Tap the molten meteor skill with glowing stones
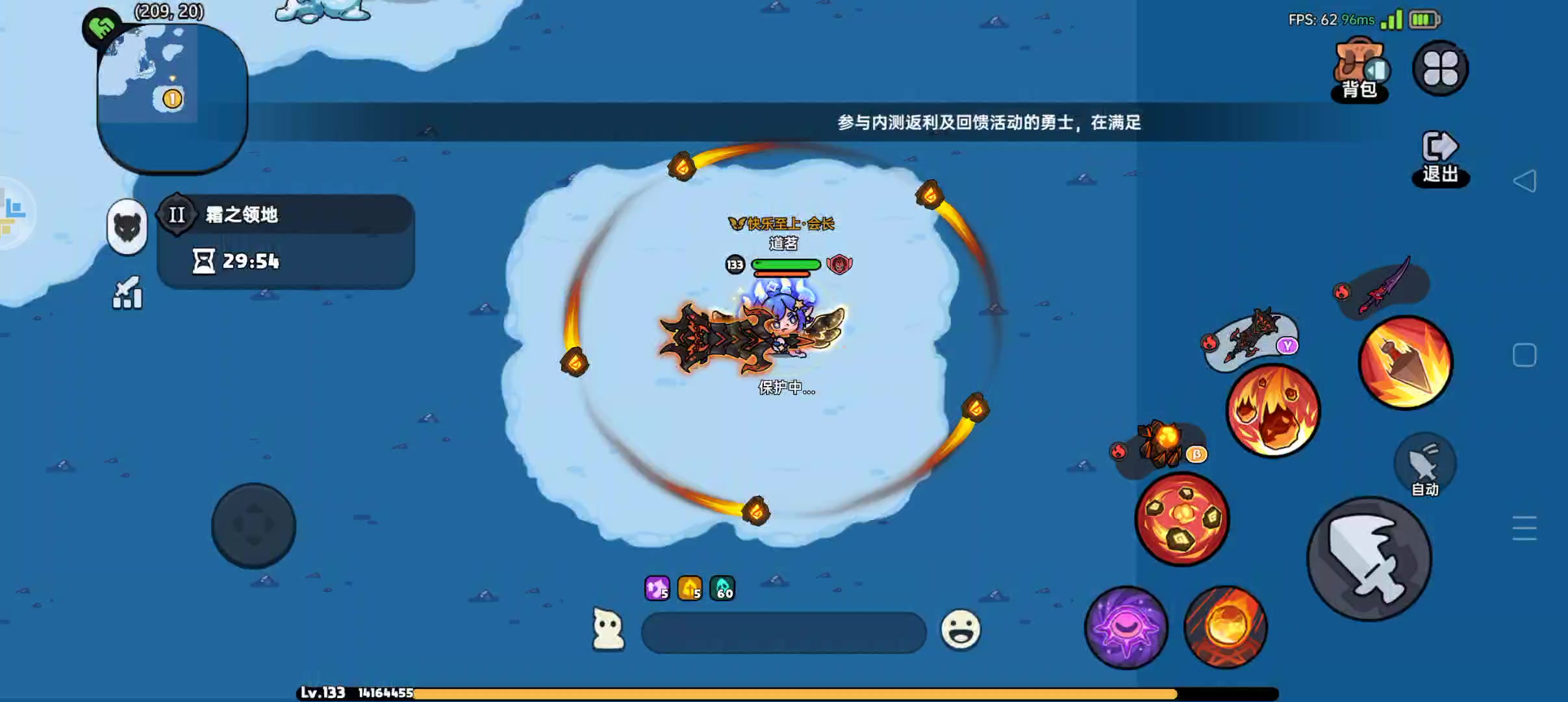Viewport: 1568px width, 702px height. coord(1181,520)
